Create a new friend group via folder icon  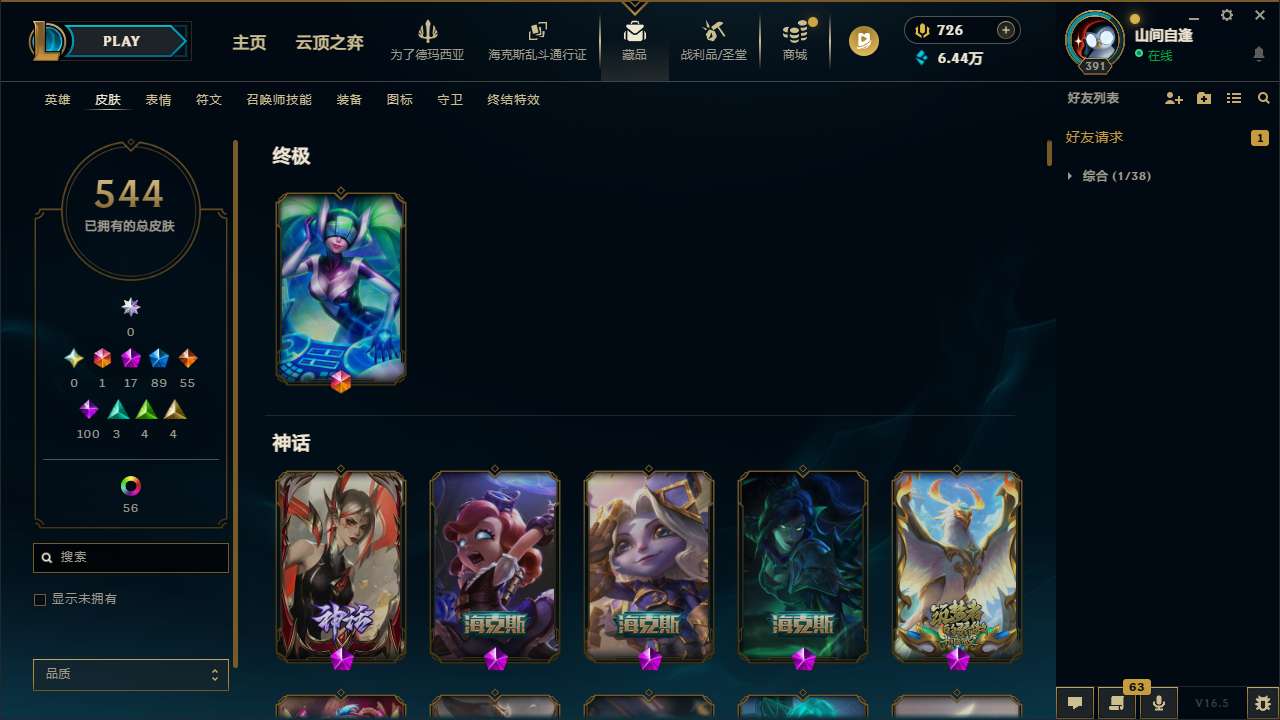pyautogui.click(x=1203, y=98)
